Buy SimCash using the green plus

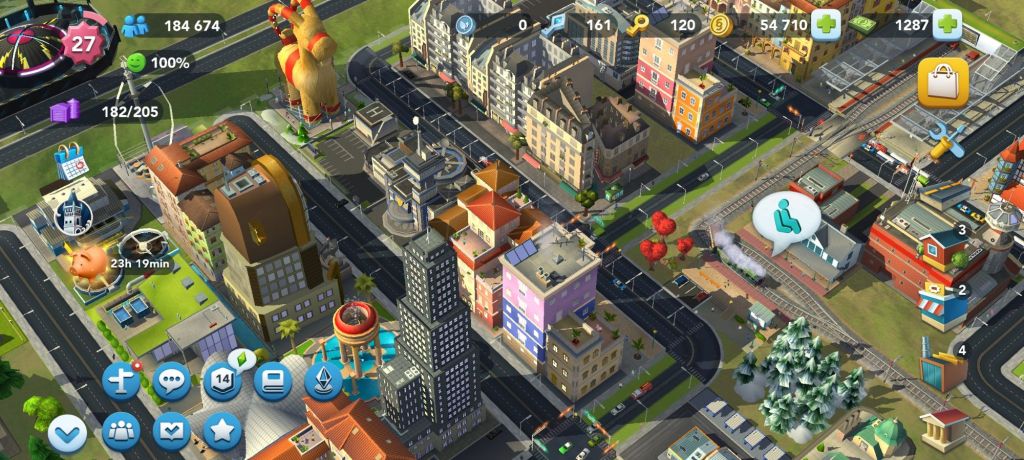[947, 25]
